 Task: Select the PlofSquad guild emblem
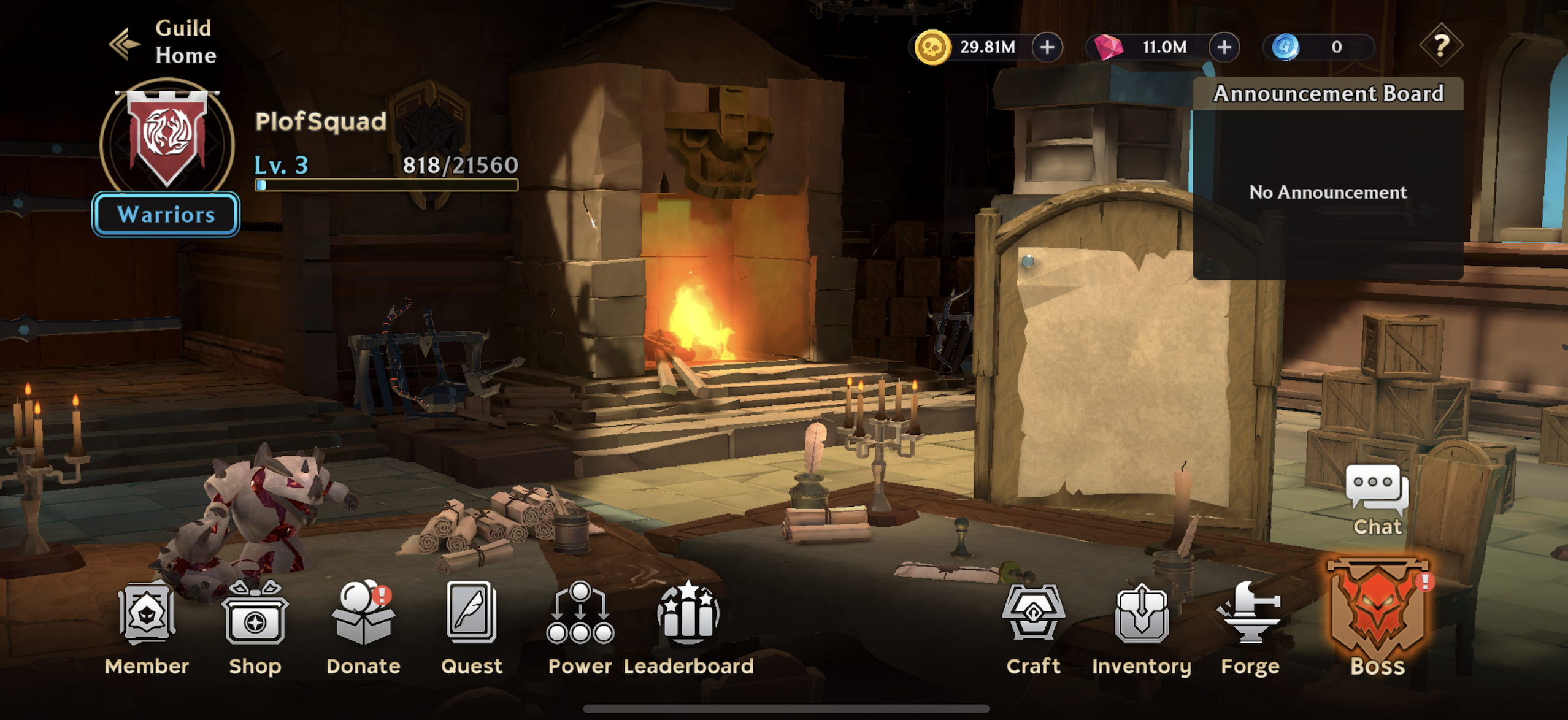[x=167, y=138]
